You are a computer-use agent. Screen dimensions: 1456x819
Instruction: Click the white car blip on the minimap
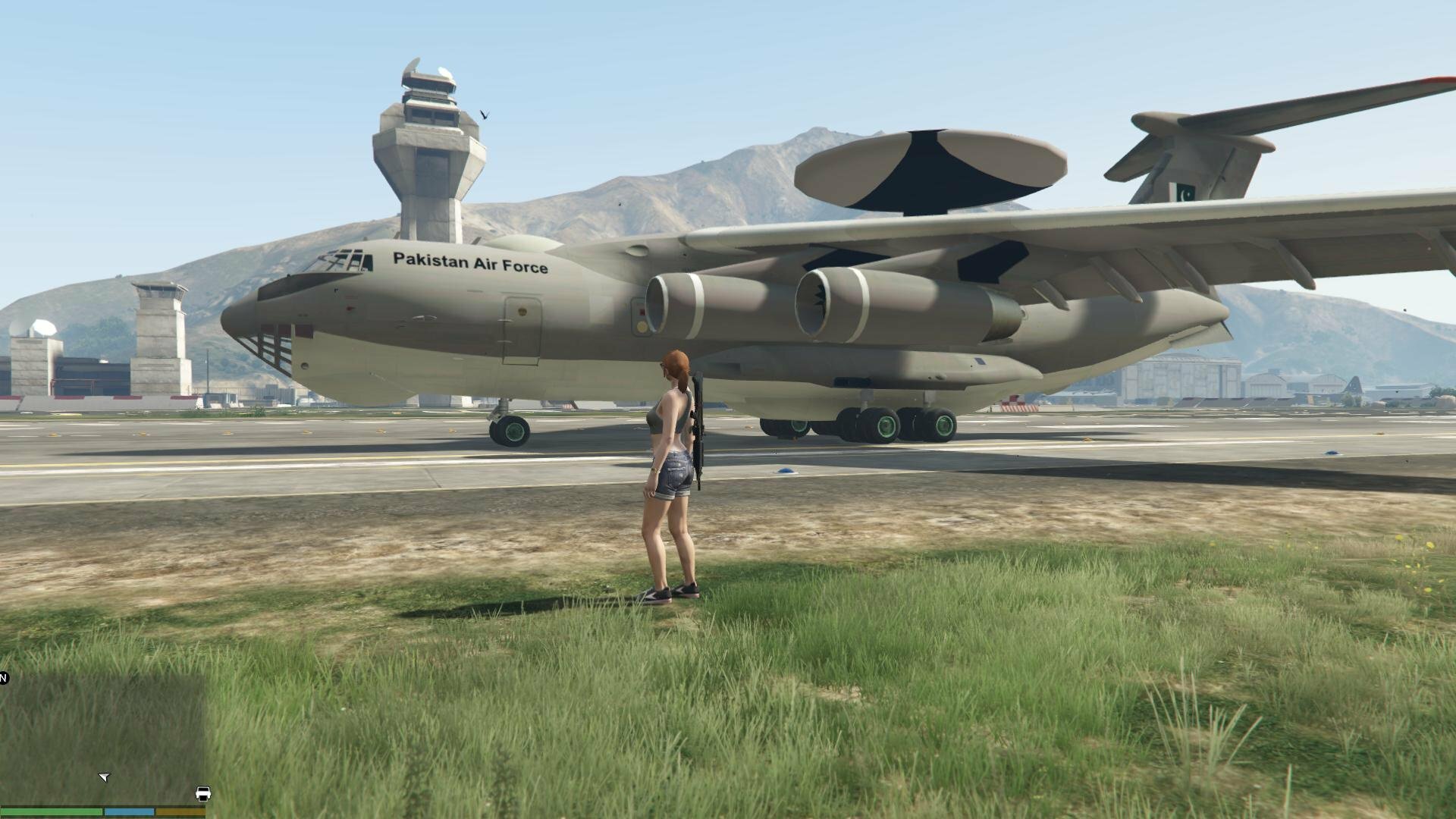click(x=203, y=794)
